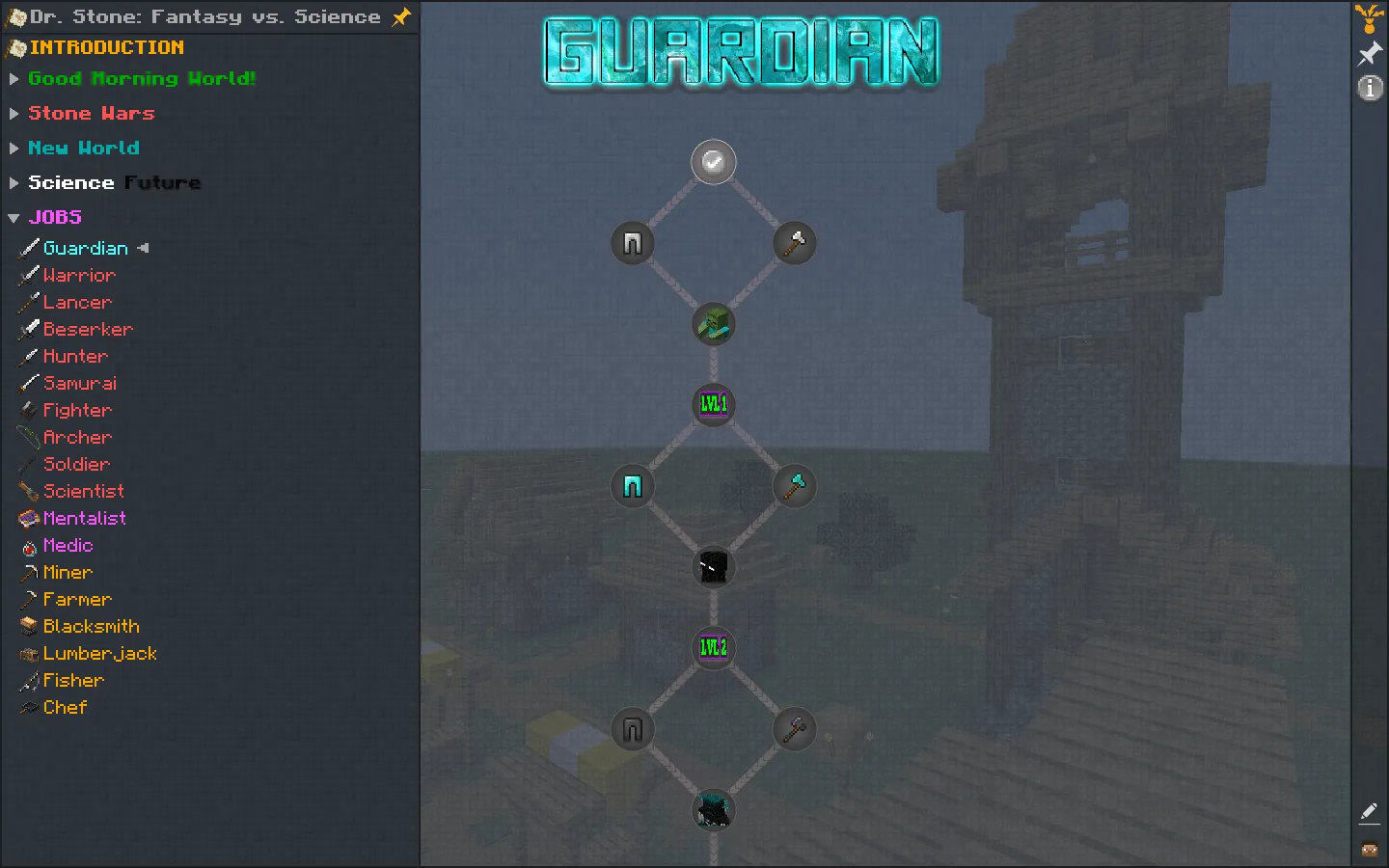The width and height of the screenshot is (1389, 868).
Task: Open the diamond axe quest
Action: click(x=794, y=486)
